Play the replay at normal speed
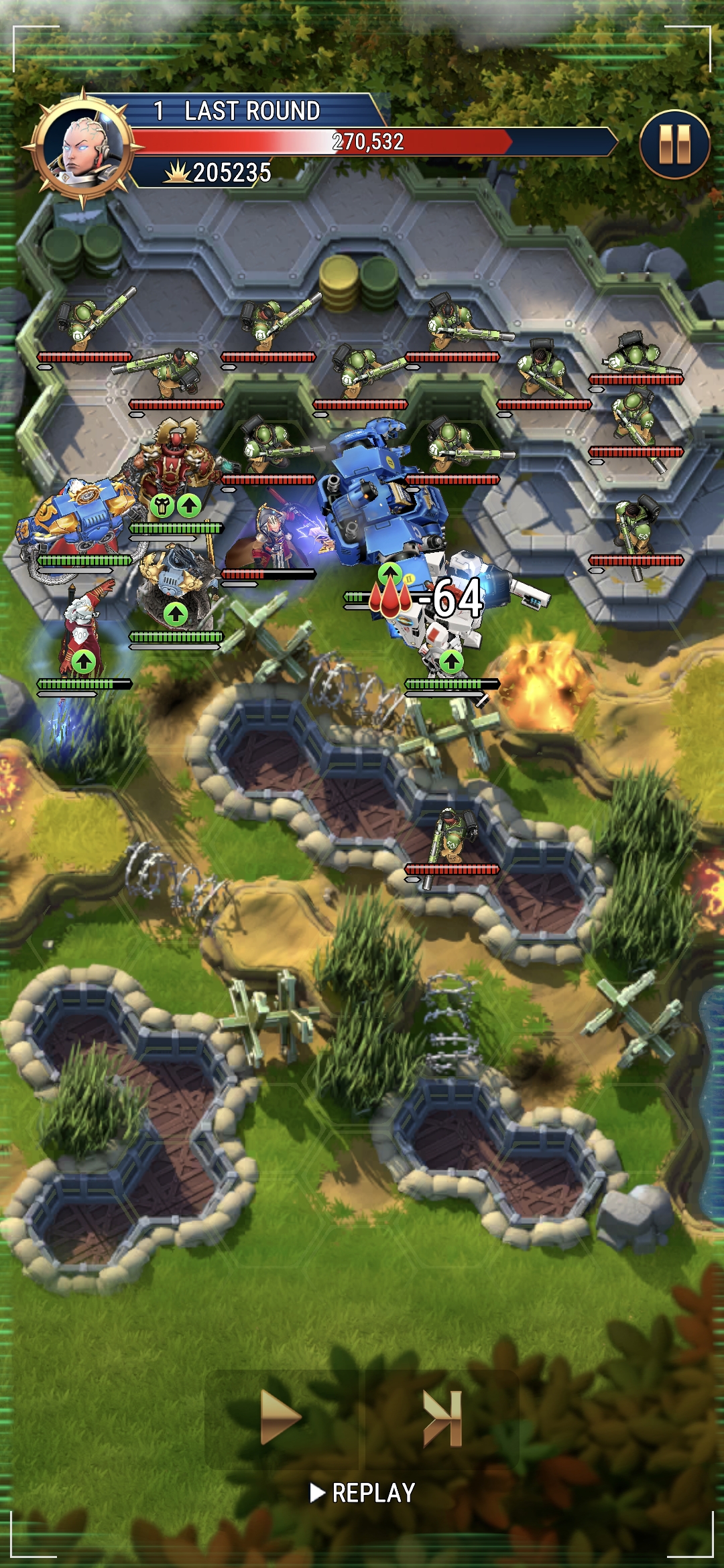This screenshot has width=724, height=1568. pyautogui.click(x=280, y=1417)
